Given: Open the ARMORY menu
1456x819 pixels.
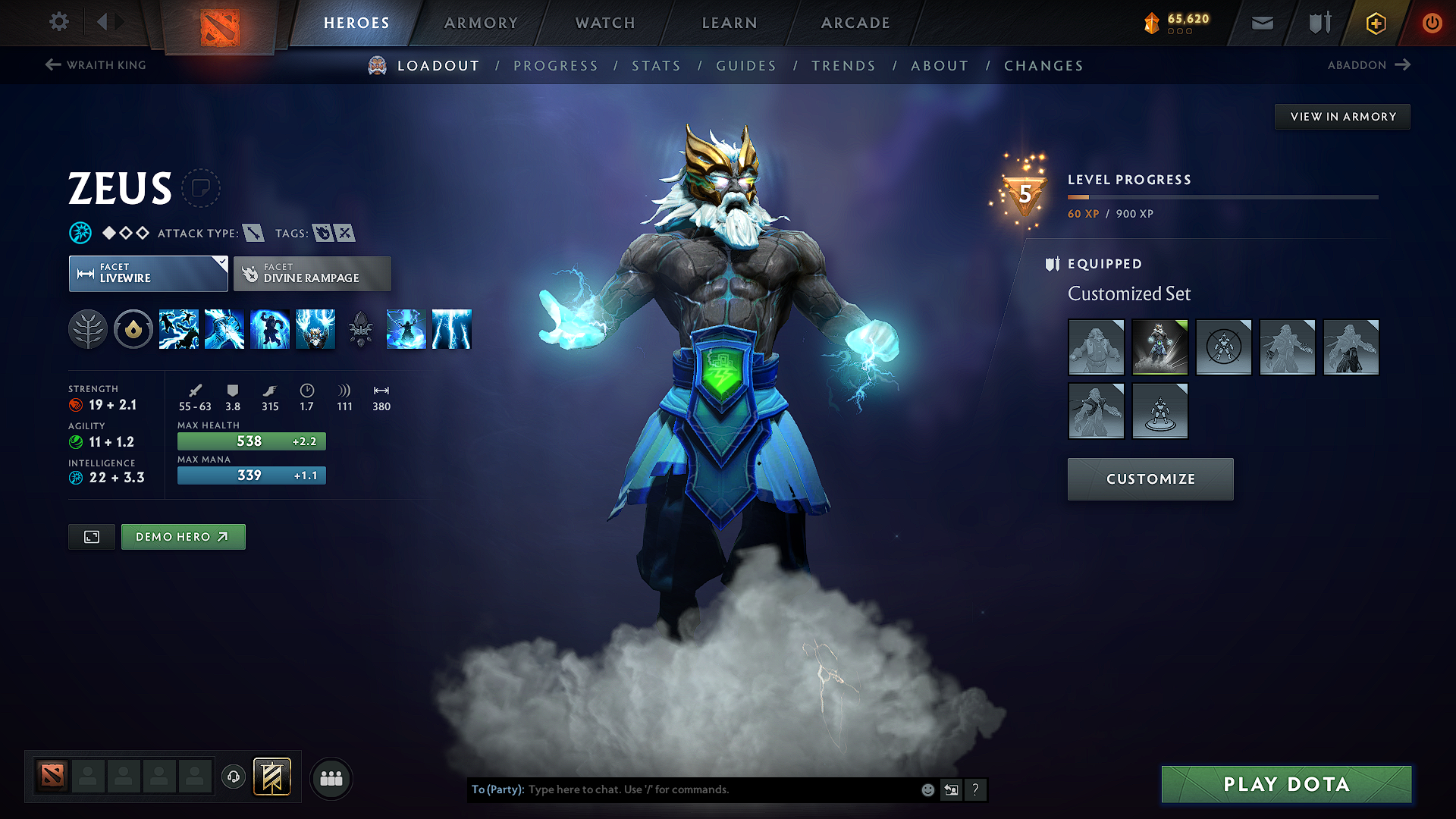Looking at the screenshot, I should point(480,23).
